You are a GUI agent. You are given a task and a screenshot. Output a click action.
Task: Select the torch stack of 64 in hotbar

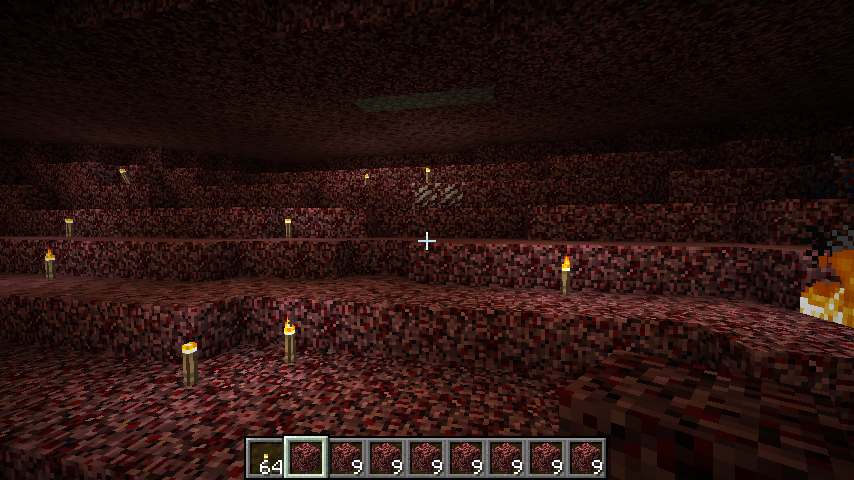click(x=266, y=458)
